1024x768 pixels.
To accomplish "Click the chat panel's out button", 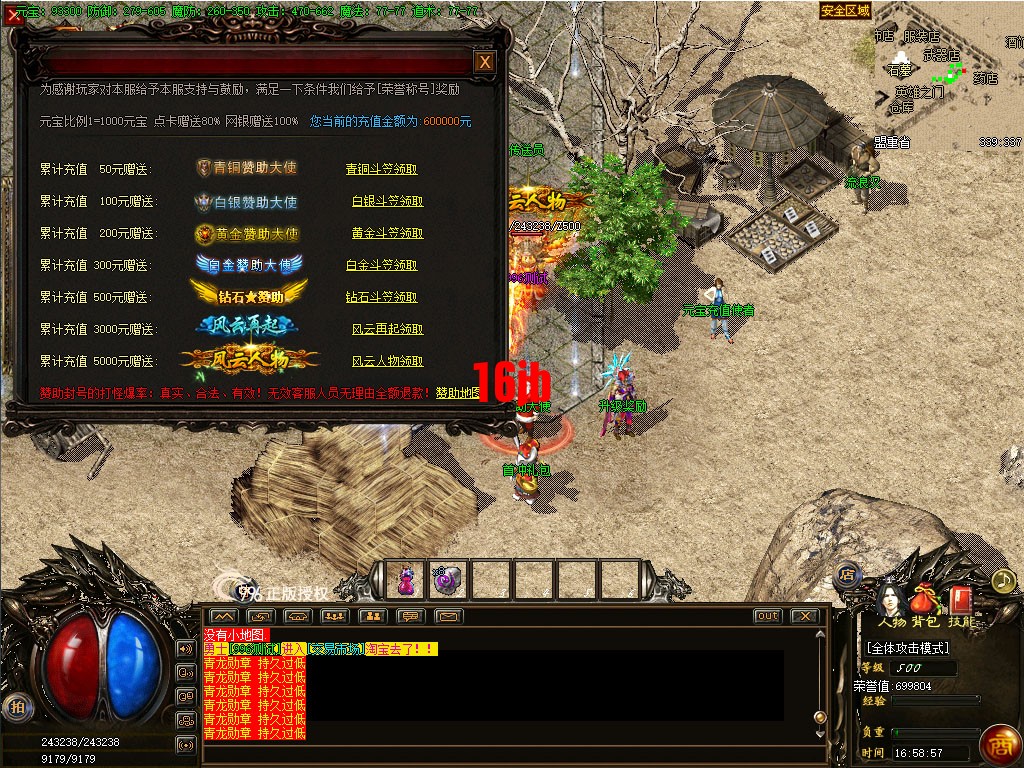I will 768,616.
